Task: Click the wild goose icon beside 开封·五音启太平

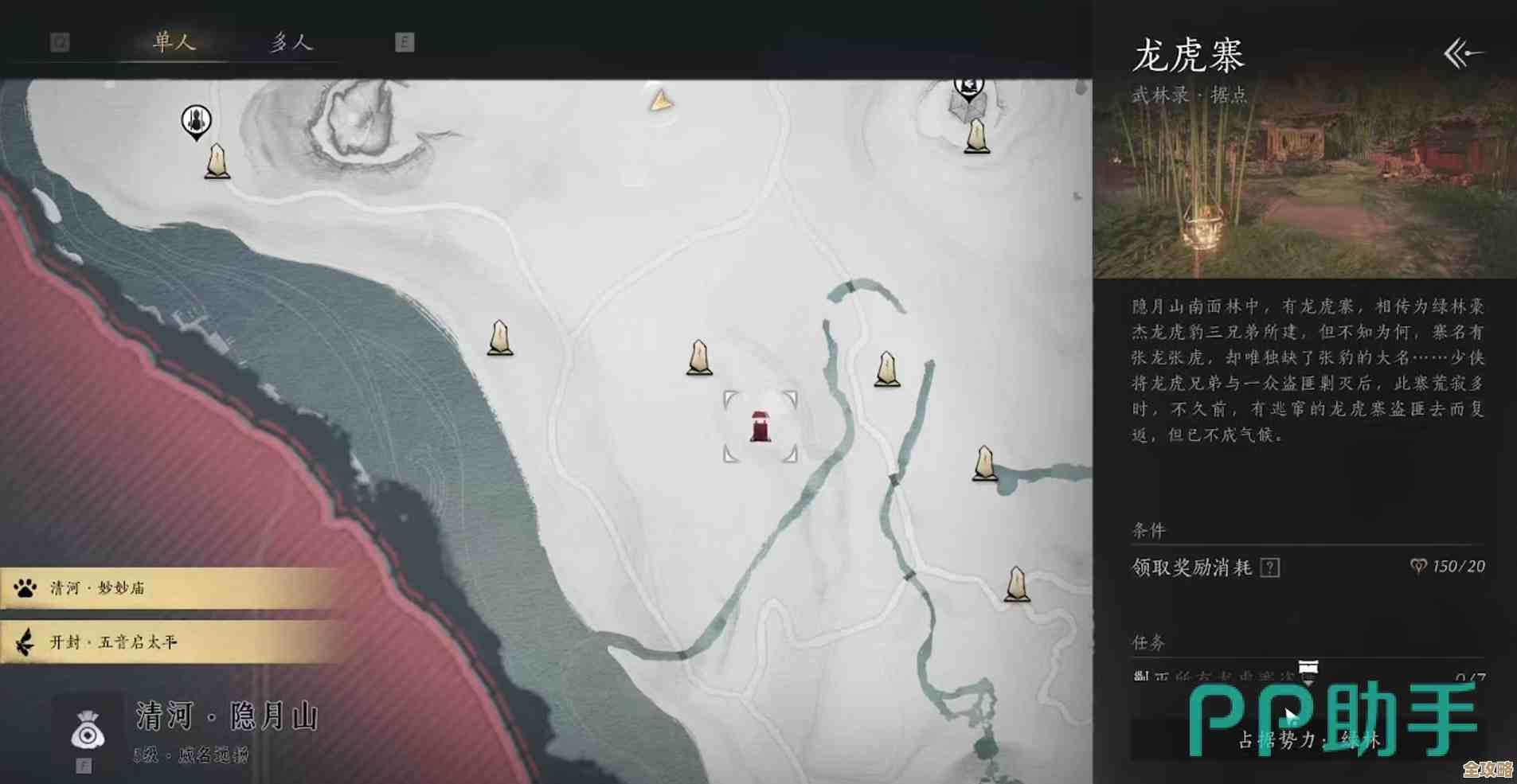Action: 25,642
